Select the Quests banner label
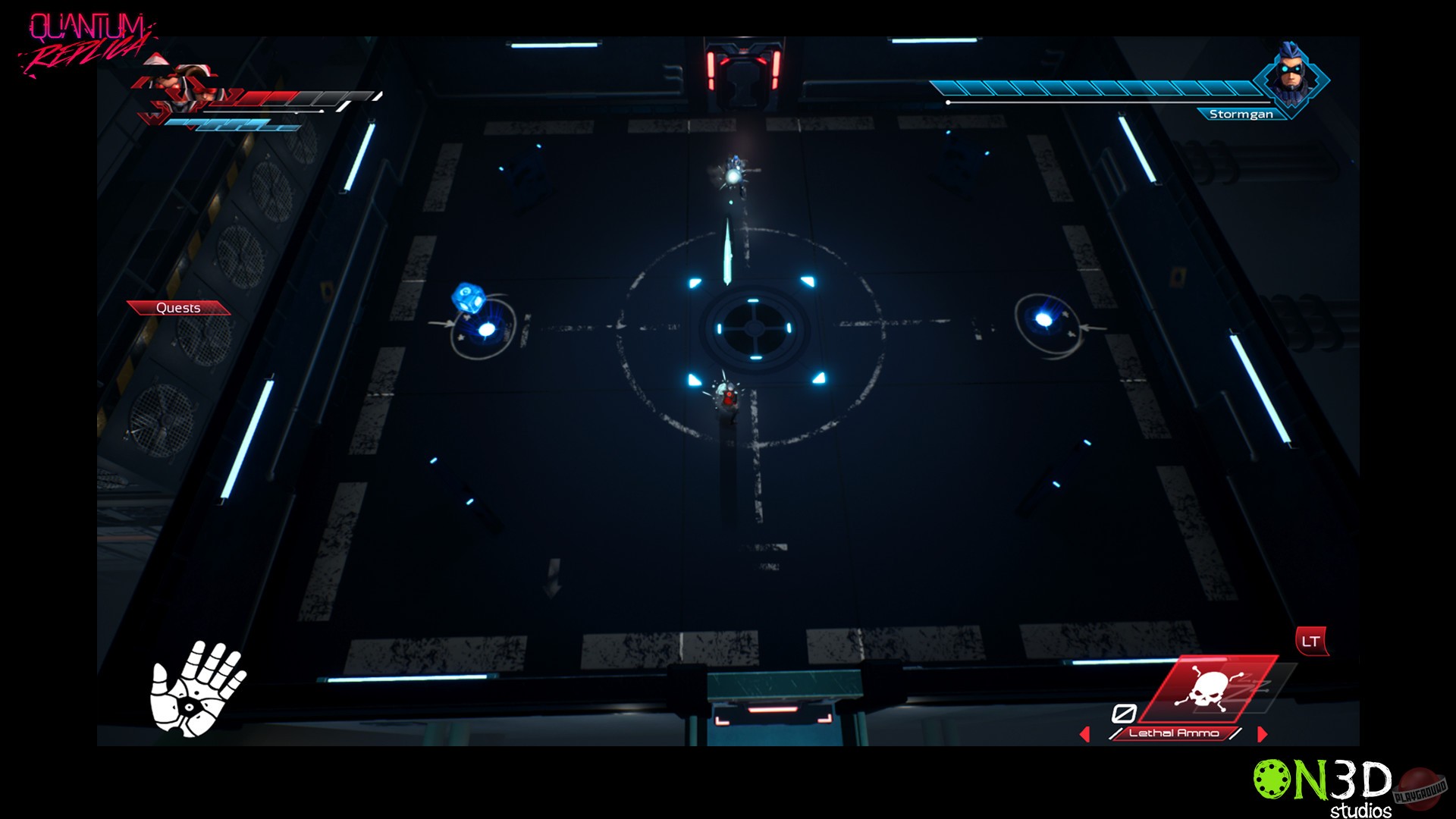Viewport: 1456px width, 819px height. coord(179,308)
